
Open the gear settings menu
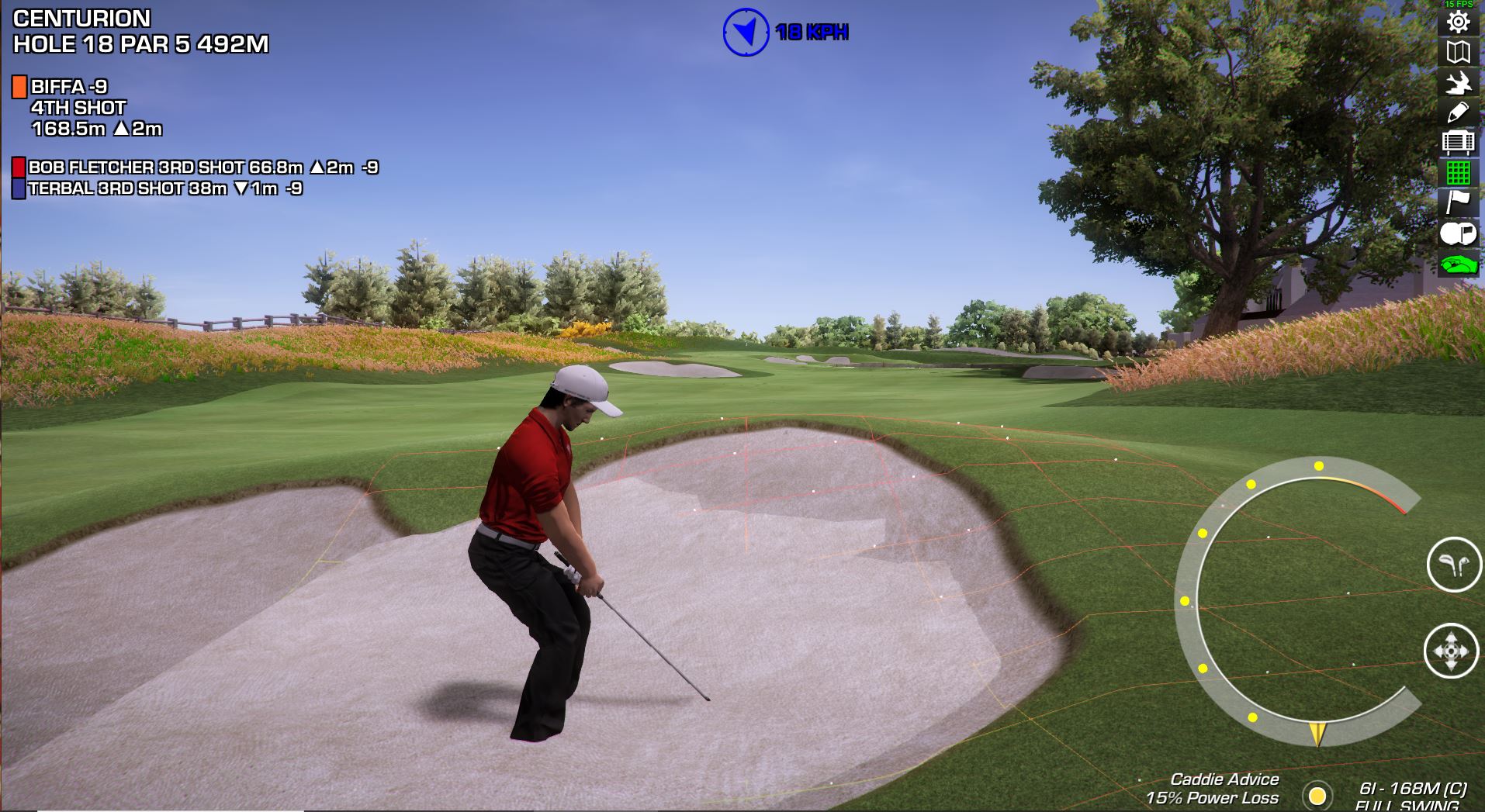pyautogui.click(x=1458, y=21)
